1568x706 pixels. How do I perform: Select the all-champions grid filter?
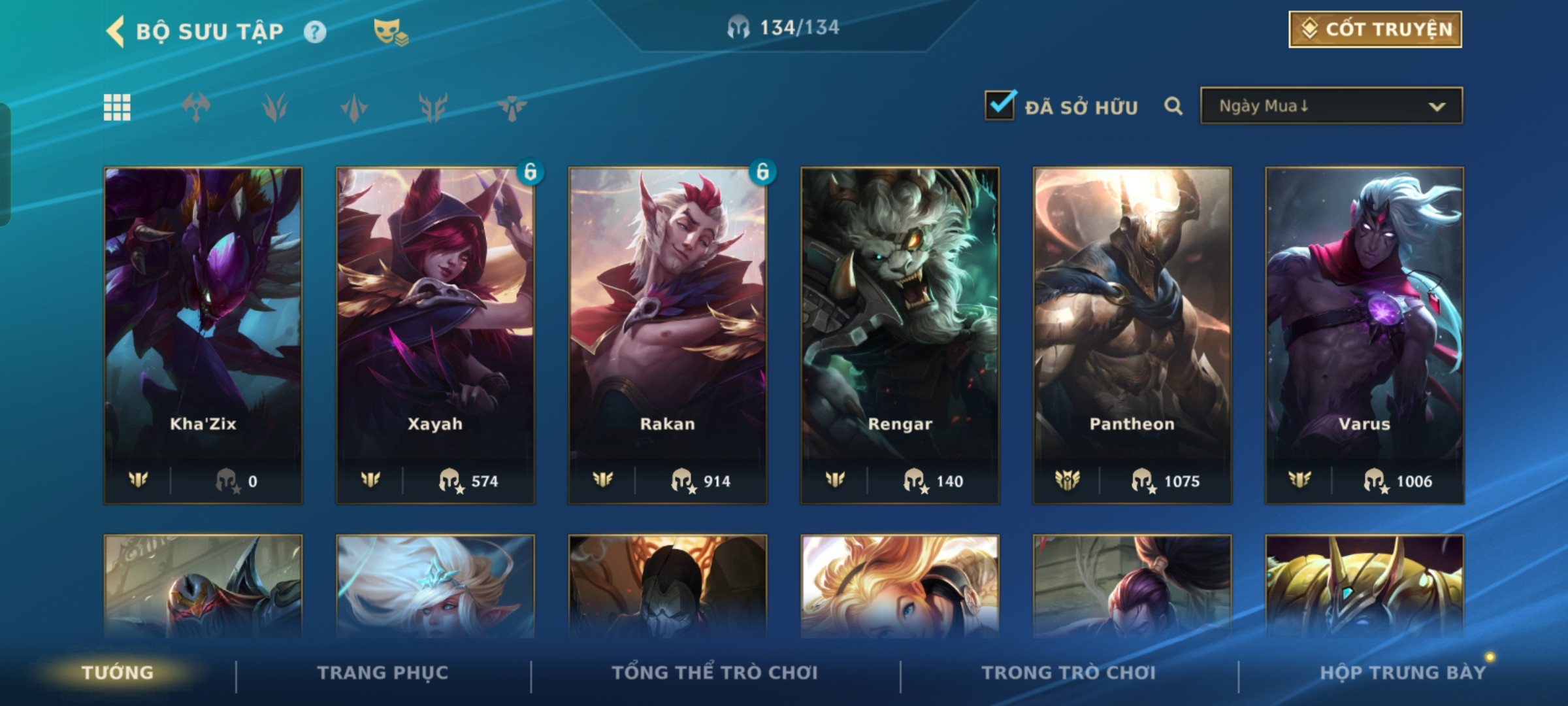pos(118,107)
